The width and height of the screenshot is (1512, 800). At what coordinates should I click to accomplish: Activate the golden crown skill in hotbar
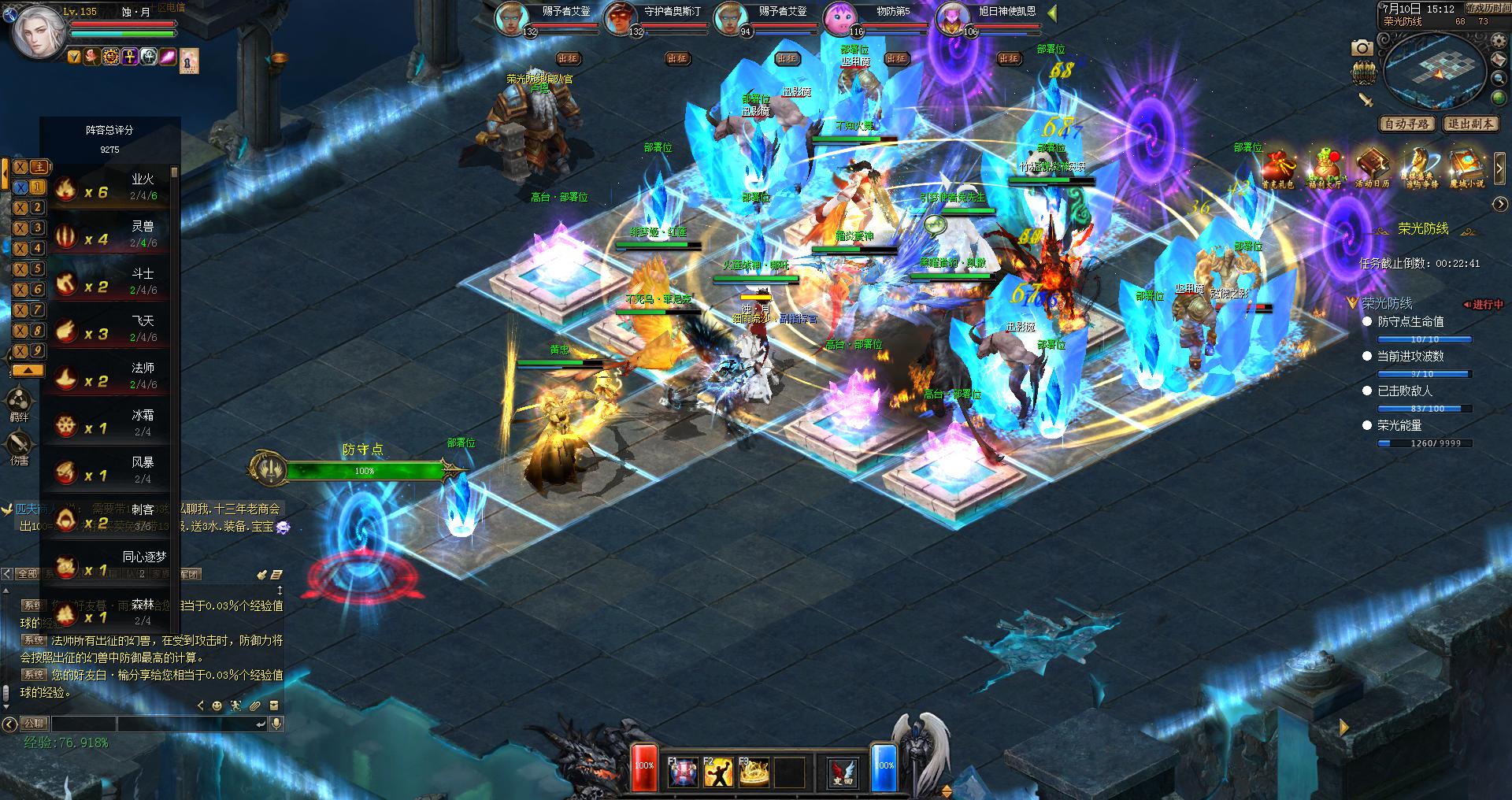point(754,772)
